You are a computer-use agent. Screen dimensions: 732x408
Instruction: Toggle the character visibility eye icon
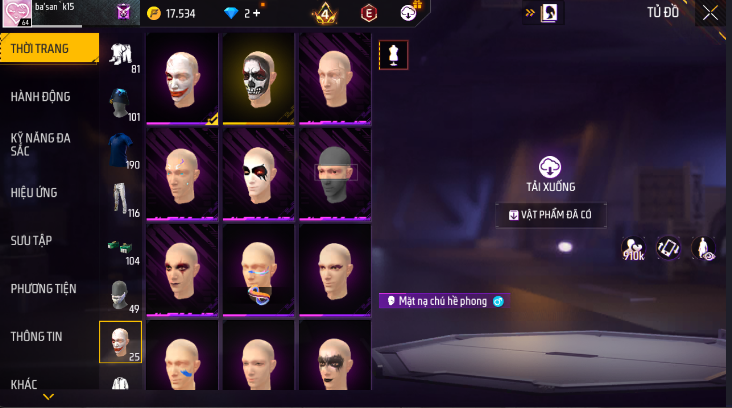703,248
